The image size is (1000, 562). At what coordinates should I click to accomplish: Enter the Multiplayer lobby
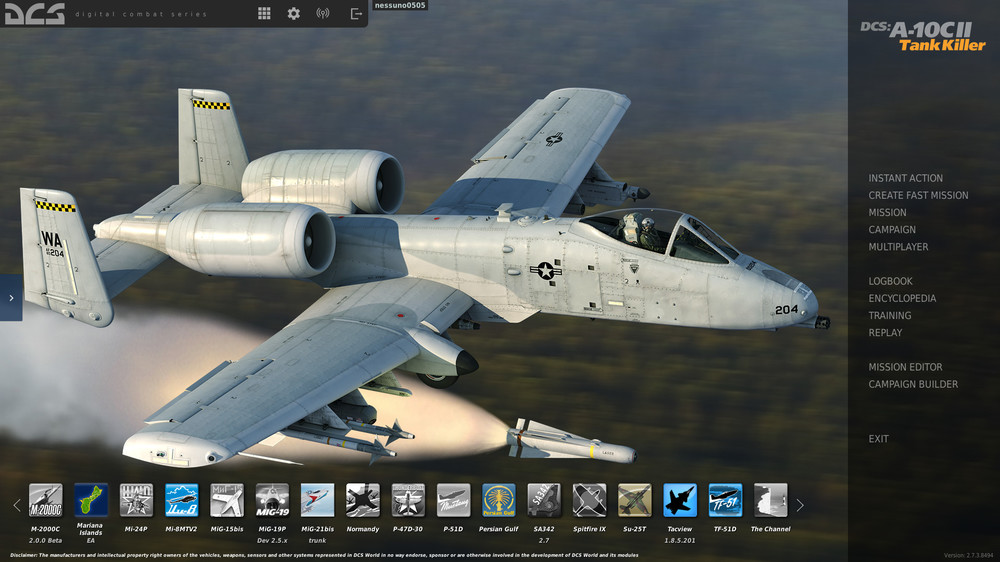click(898, 246)
